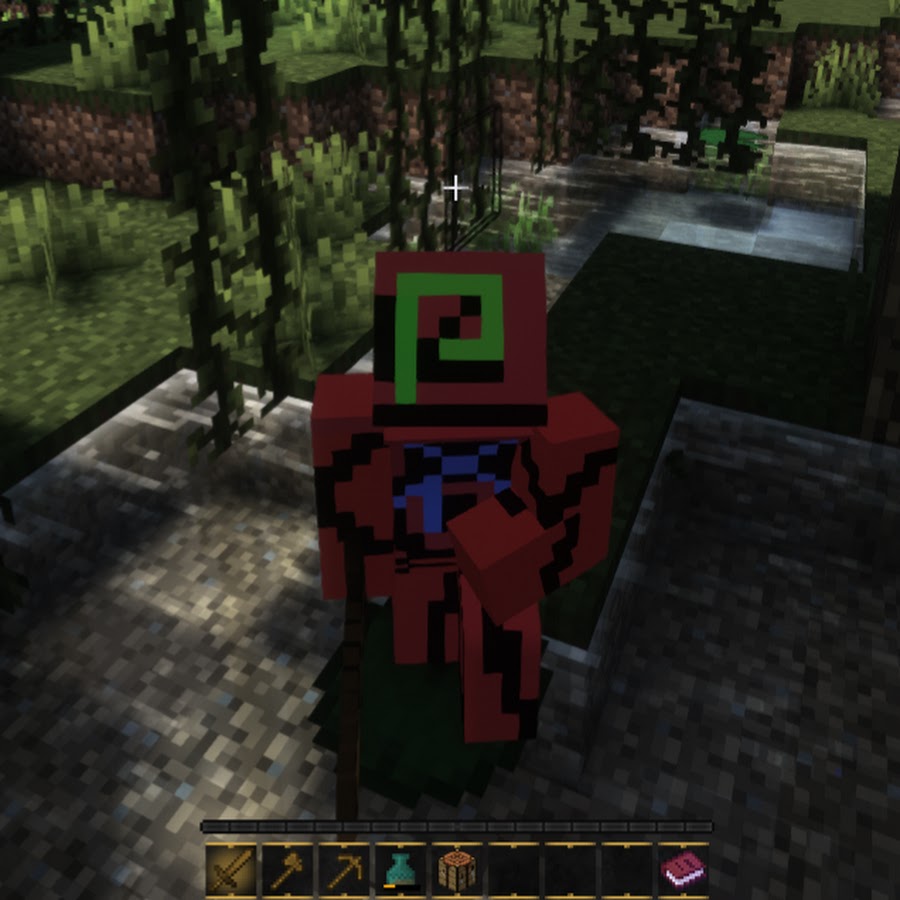Select the pink book hotbar slot
This screenshot has height=900, width=900.
click(x=683, y=868)
